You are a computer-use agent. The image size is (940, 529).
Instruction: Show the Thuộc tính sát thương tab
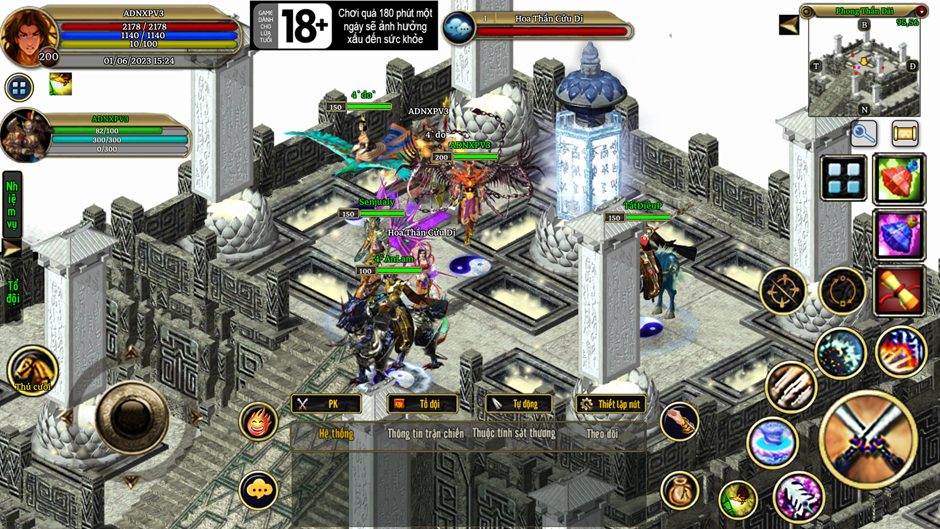(x=513, y=434)
